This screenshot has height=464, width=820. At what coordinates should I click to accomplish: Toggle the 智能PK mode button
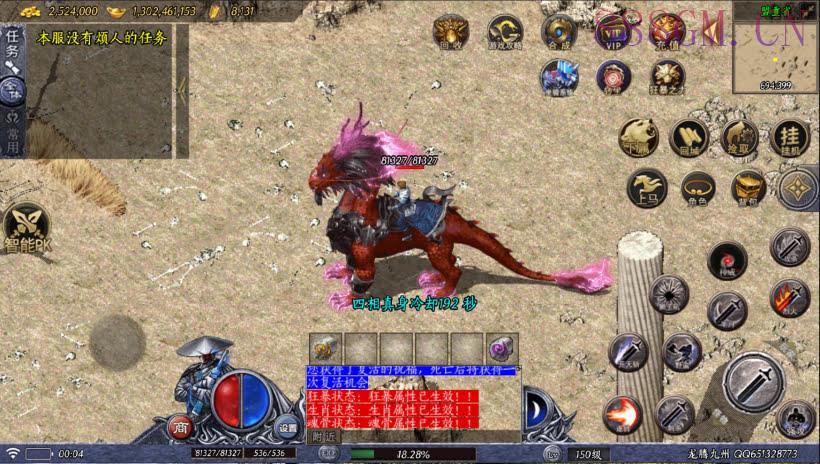click(x=26, y=229)
